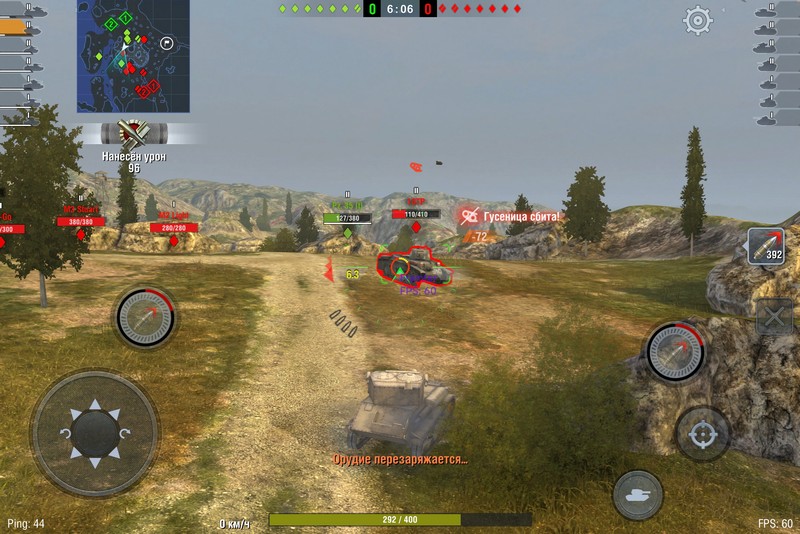Select the shell ammo slot showing 392
Viewport: 800px width, 534px height.
766,245
